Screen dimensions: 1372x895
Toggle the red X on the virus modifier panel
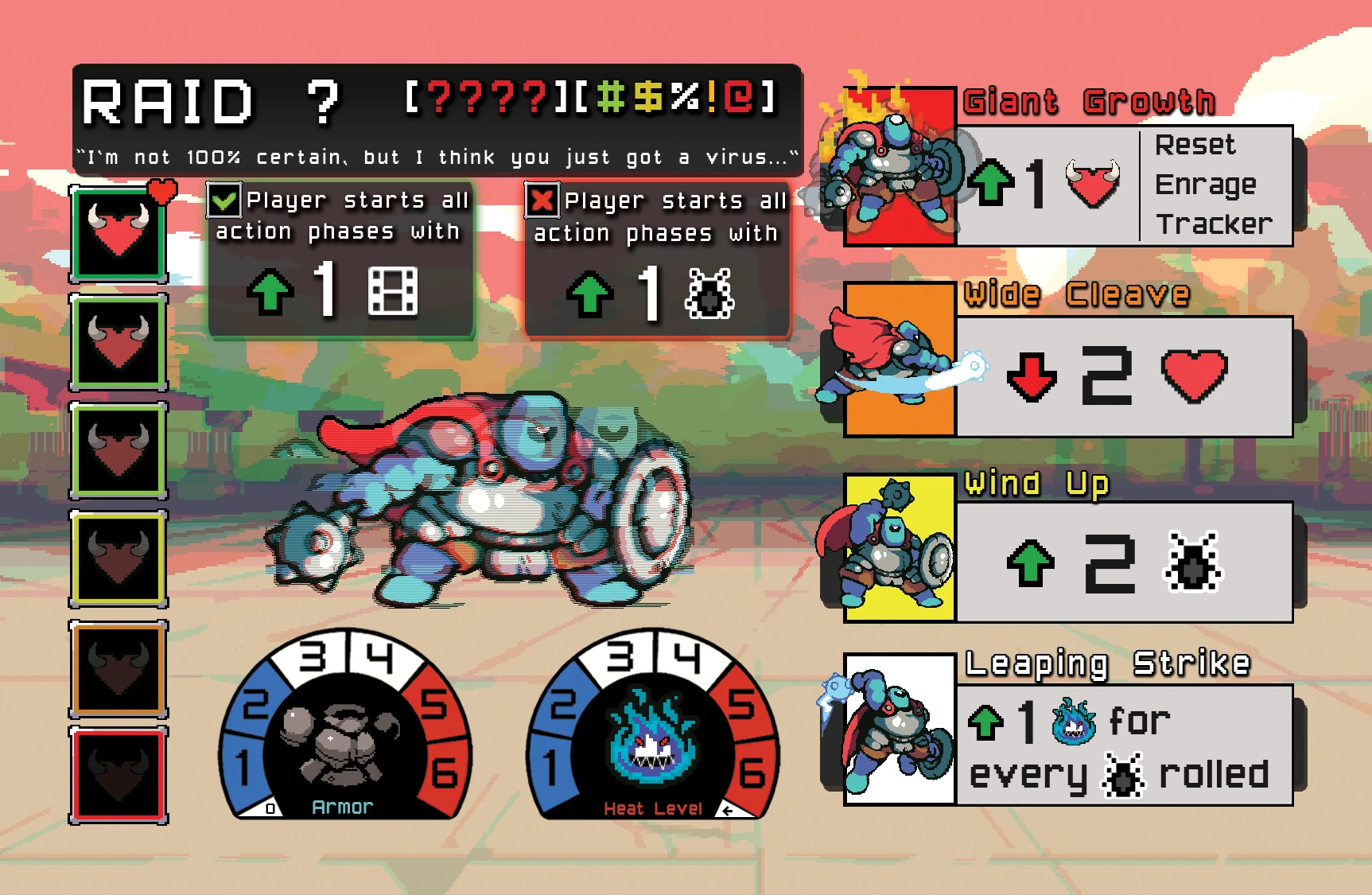(x=542, y=201)
